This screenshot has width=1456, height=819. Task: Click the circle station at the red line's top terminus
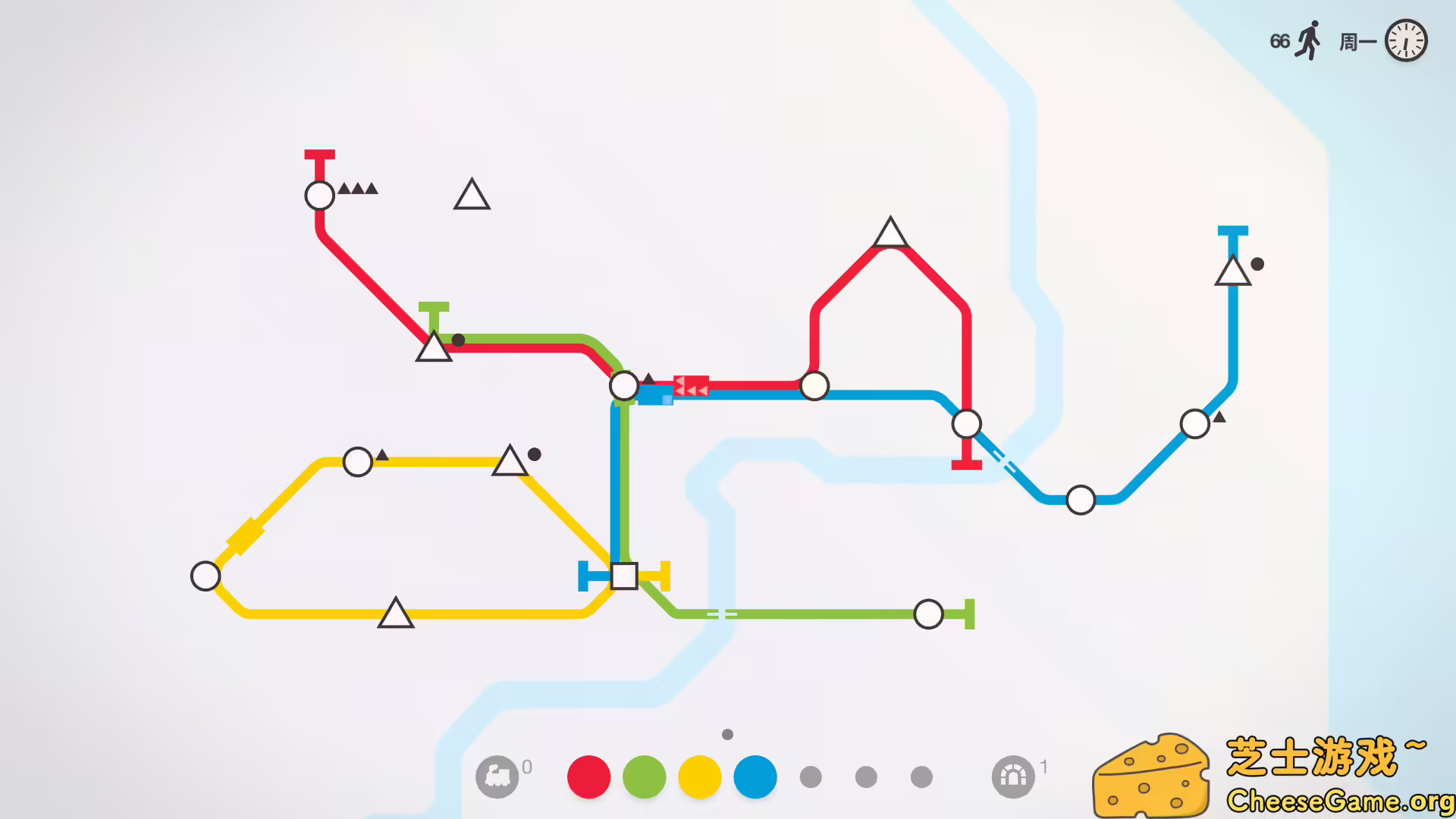click(x=318, y=195)
